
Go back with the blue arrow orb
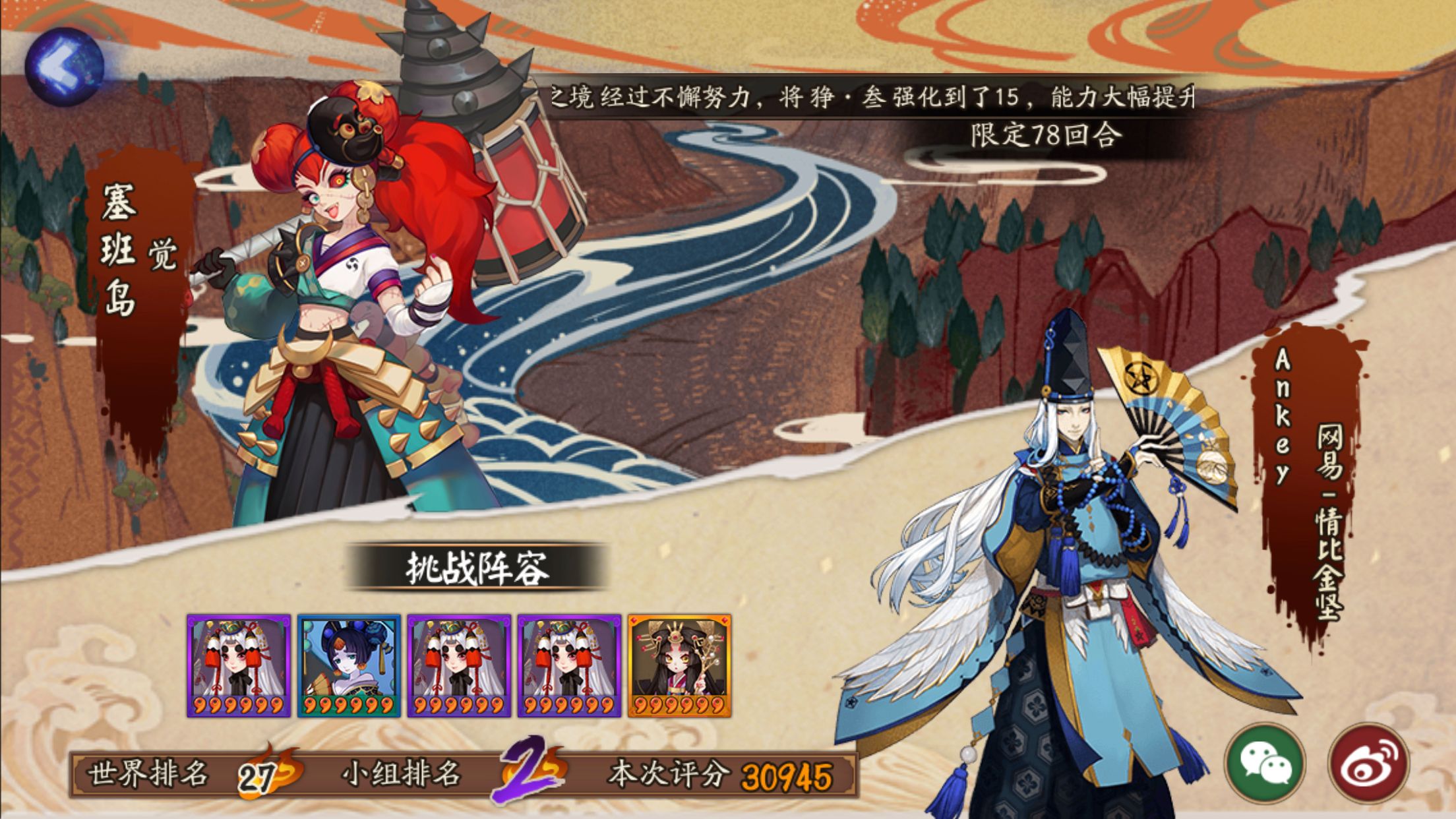64,67
